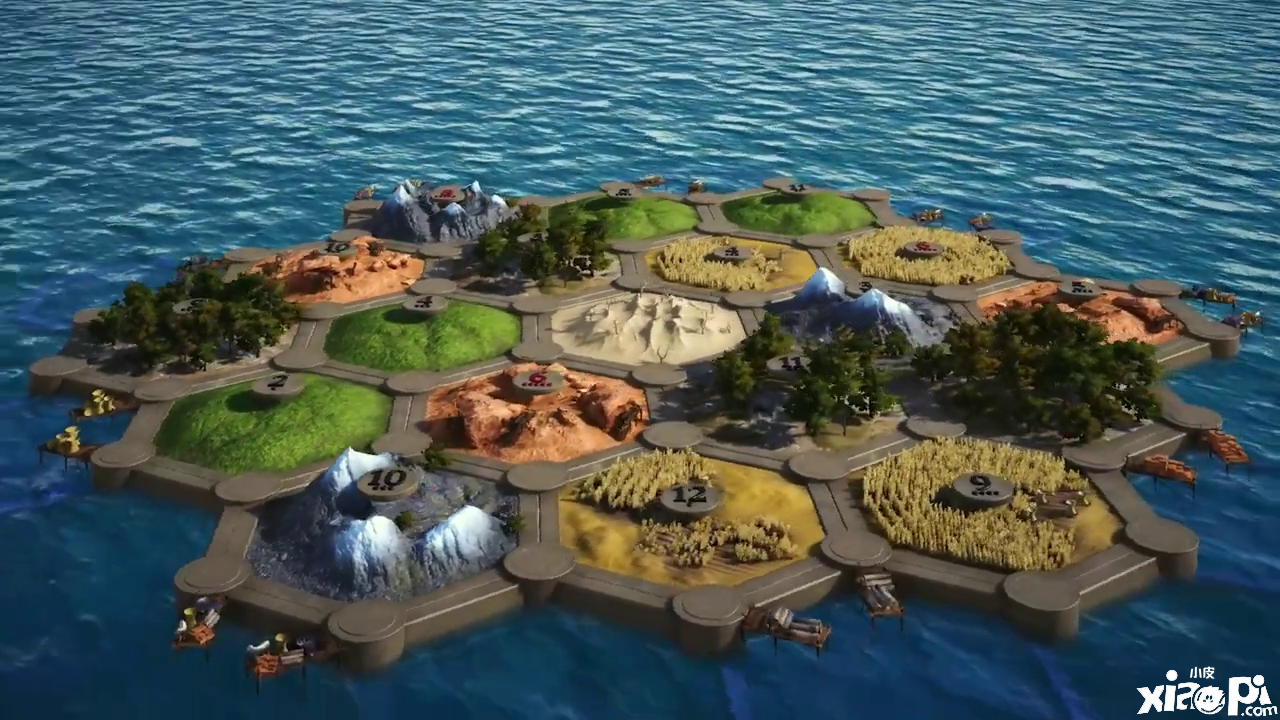Select the mountain tile numbered 10
This screenshot has height=720, width=1280.
(383, 525)
